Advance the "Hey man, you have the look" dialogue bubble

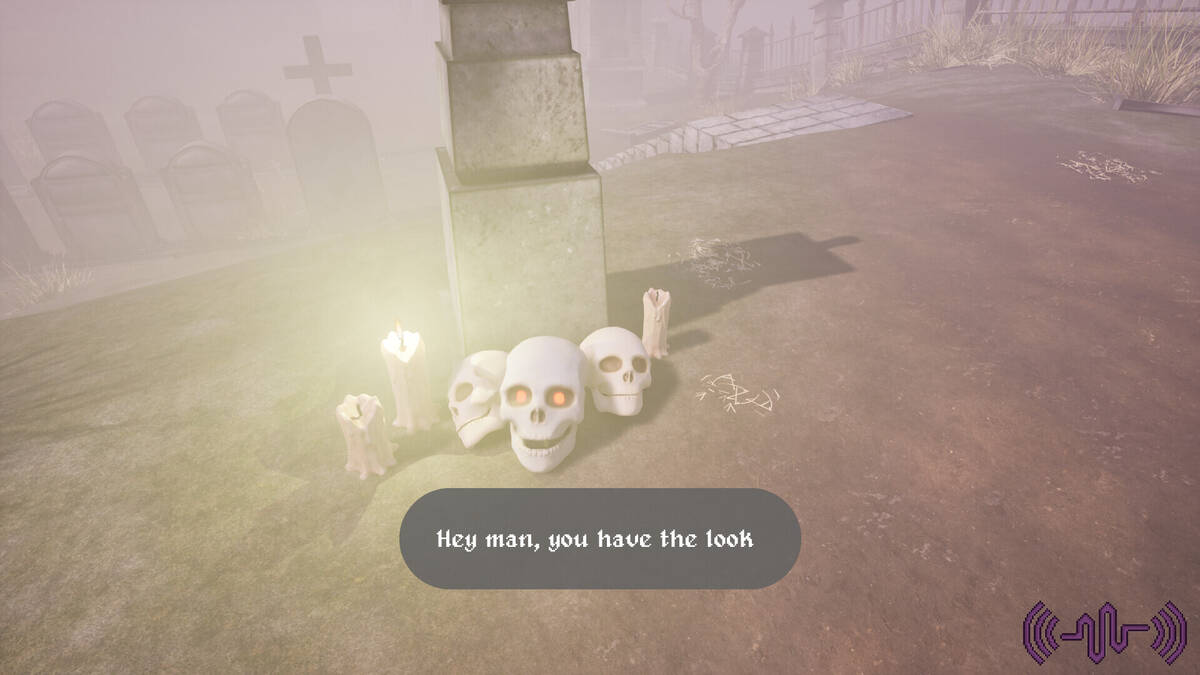(x=600, y=539)
